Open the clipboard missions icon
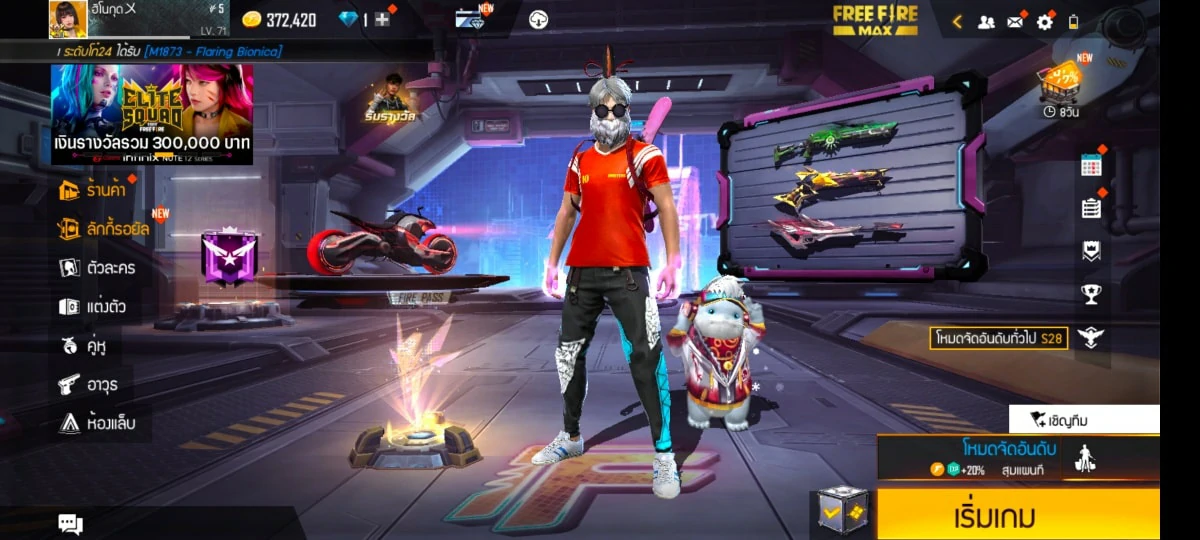The height and width of the screenshot is (540, 1200). click(x=1091, y=208)
